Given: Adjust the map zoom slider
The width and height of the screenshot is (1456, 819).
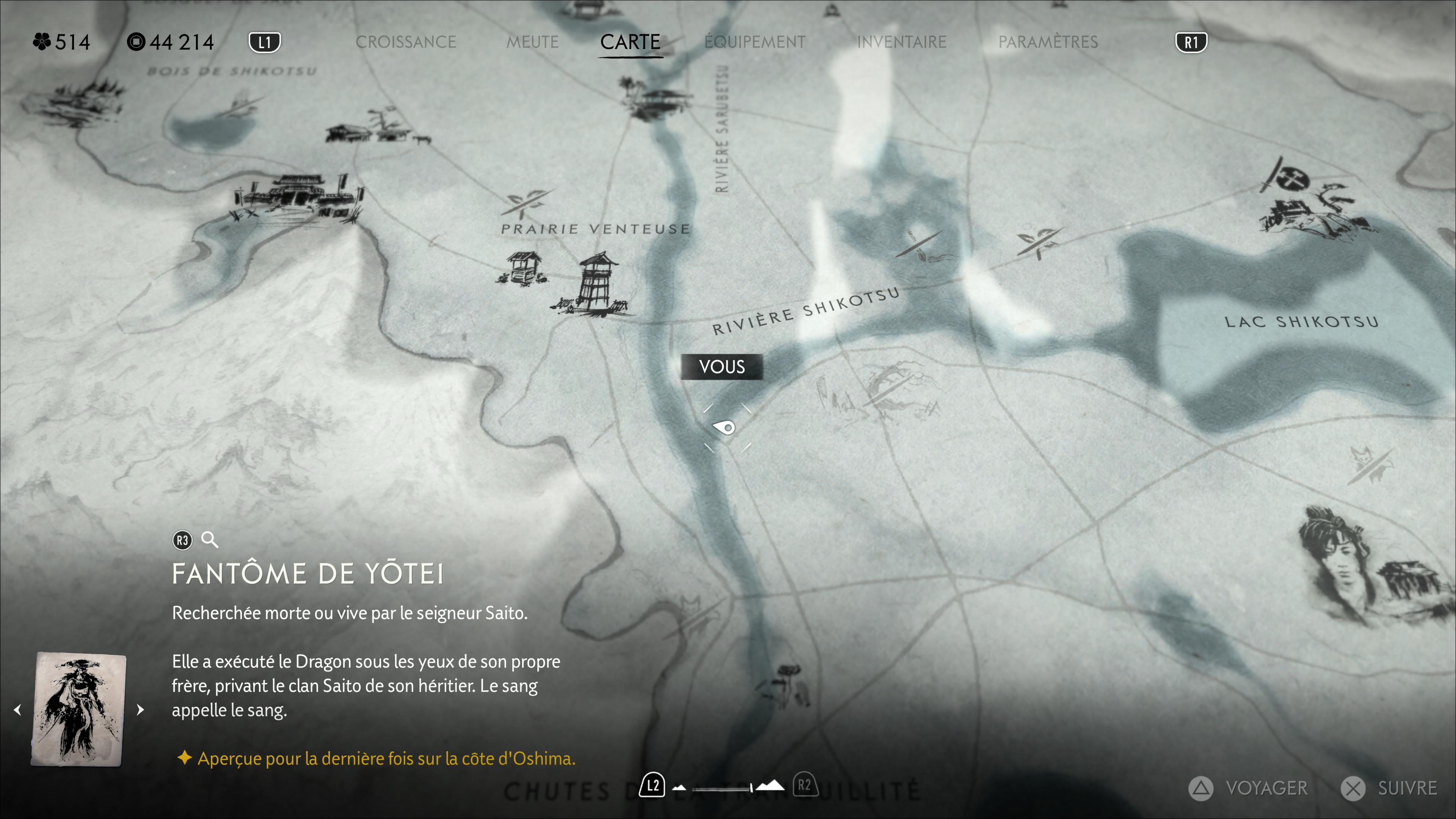Looking at the screenshot, I should pos(751,788).
